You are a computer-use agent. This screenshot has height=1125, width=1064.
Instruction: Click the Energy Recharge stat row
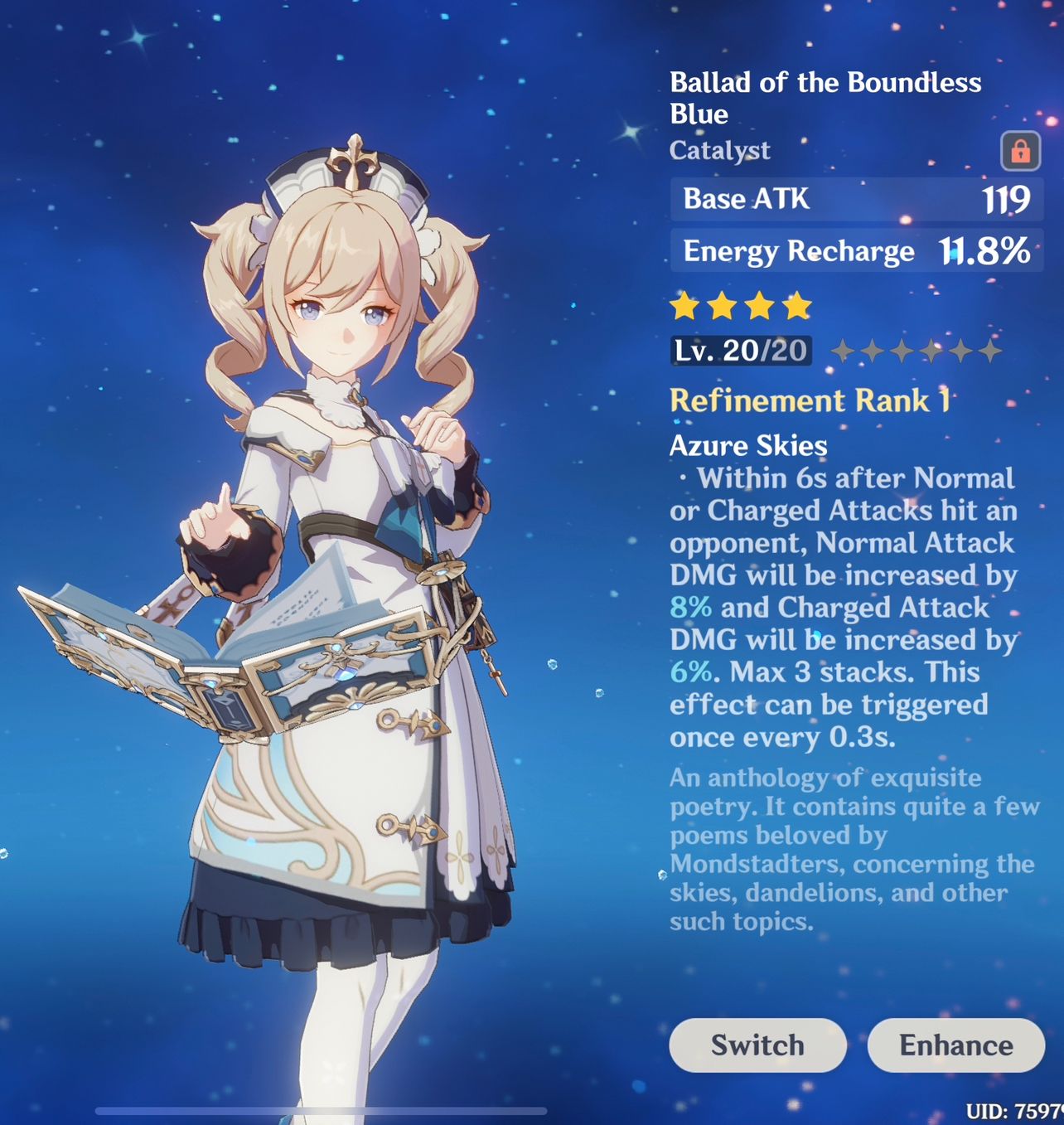(x=854, y=250)
